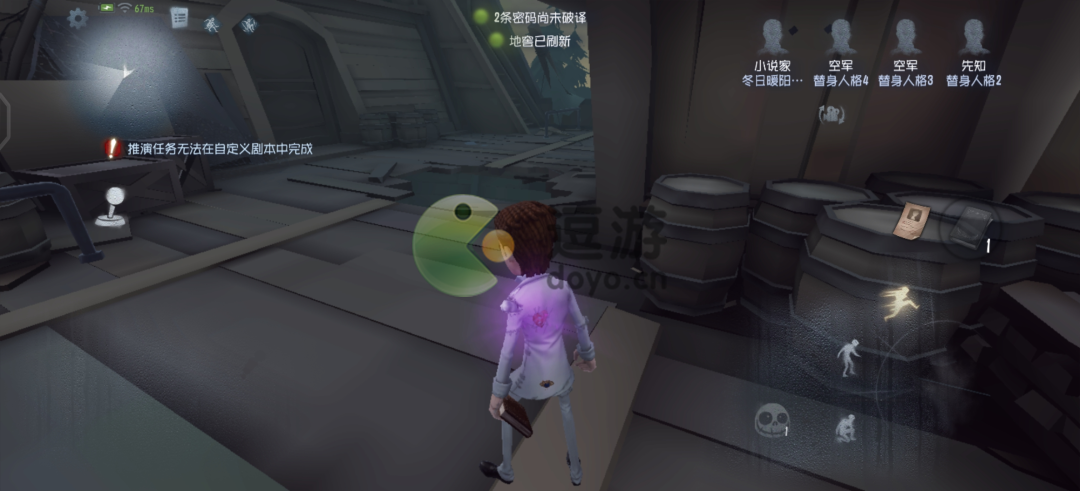Open the task list clipboard icon
The height and width of the screenshot is (491, 1080).
tap(179, 17)
